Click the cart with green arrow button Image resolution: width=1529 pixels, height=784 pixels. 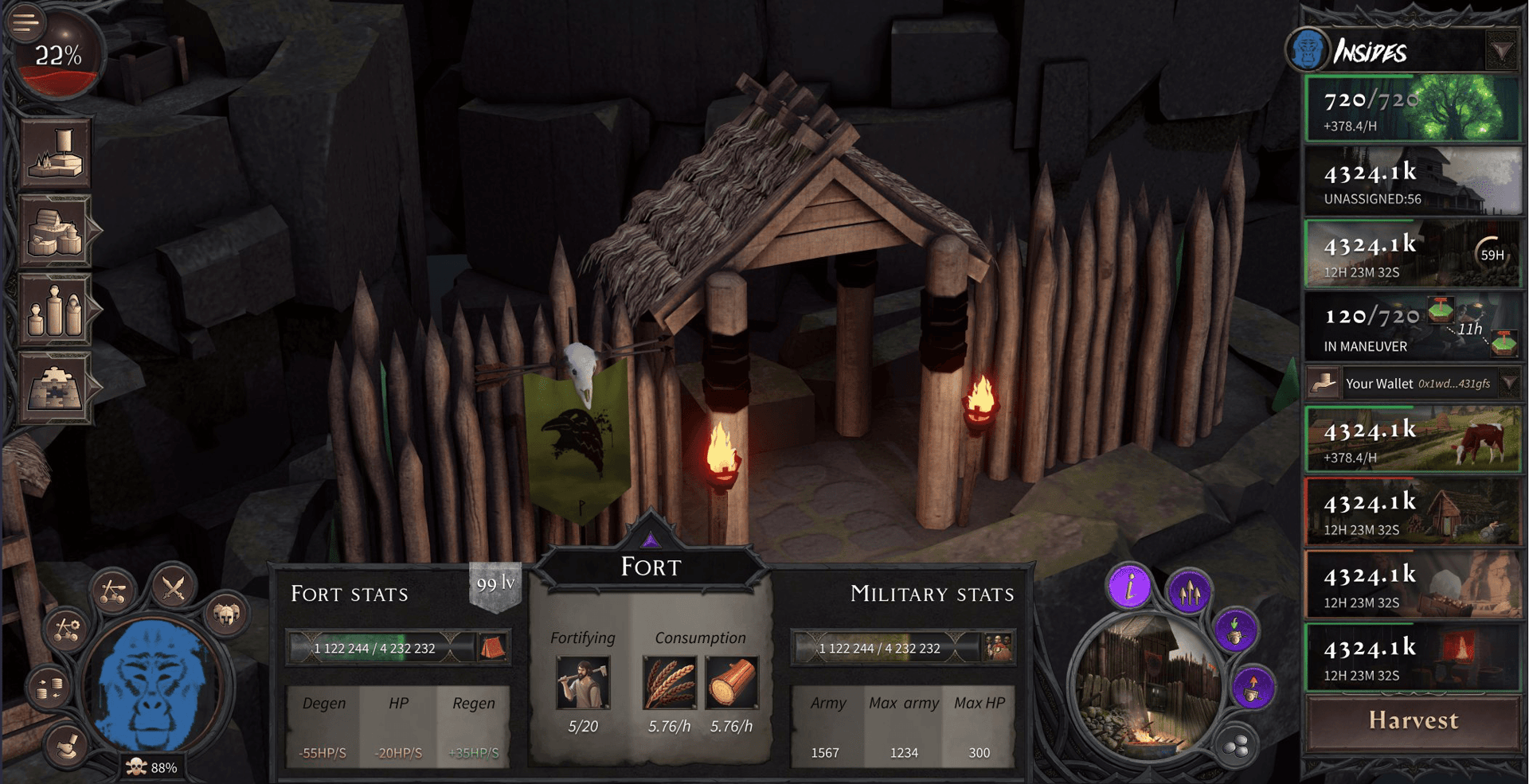1235,630
